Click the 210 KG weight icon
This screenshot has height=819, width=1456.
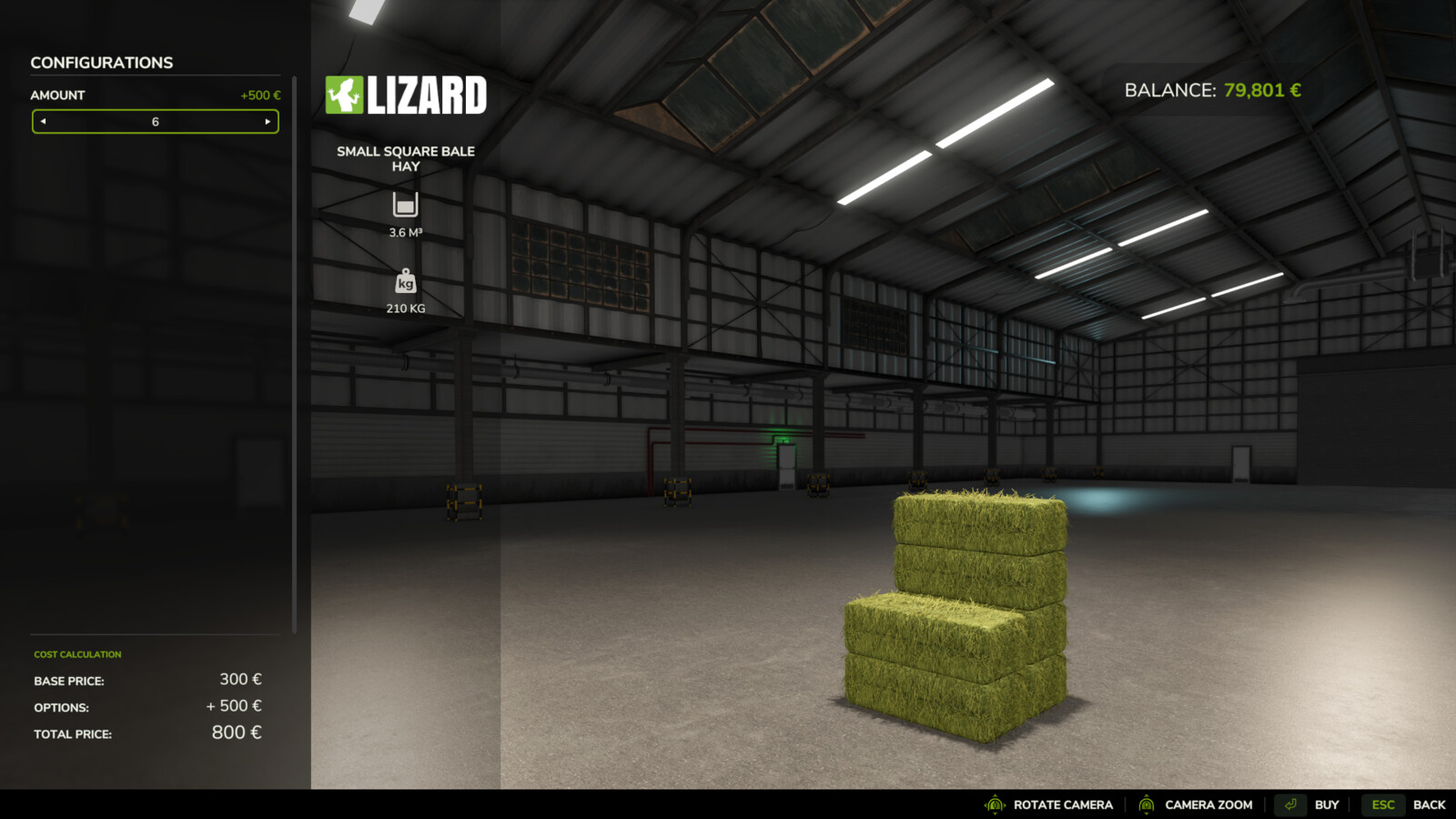coord(405,282)
